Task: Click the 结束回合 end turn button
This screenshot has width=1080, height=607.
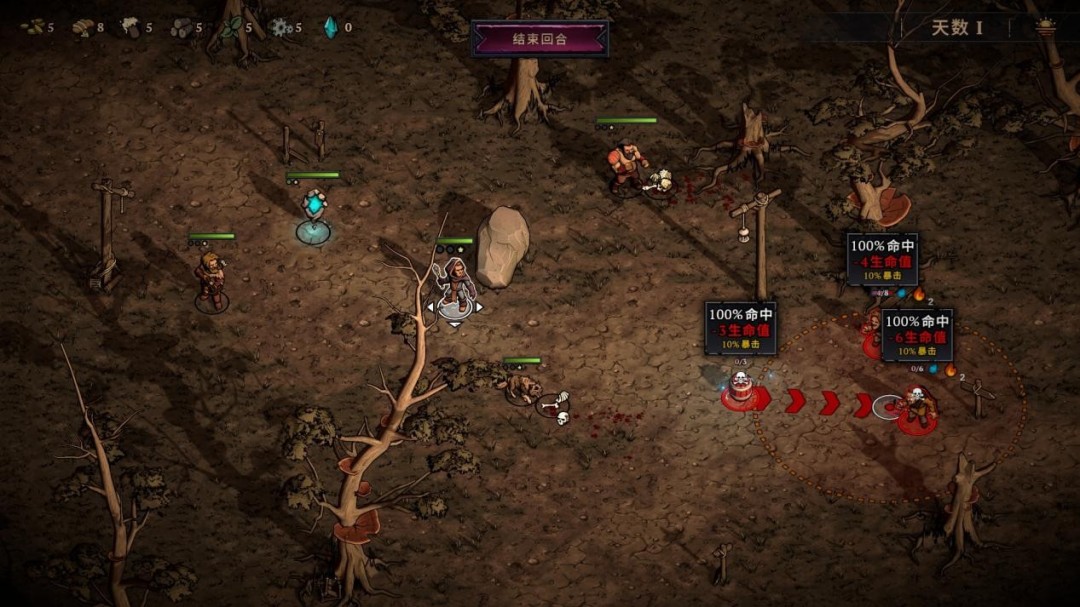Action: coord(540,39)
